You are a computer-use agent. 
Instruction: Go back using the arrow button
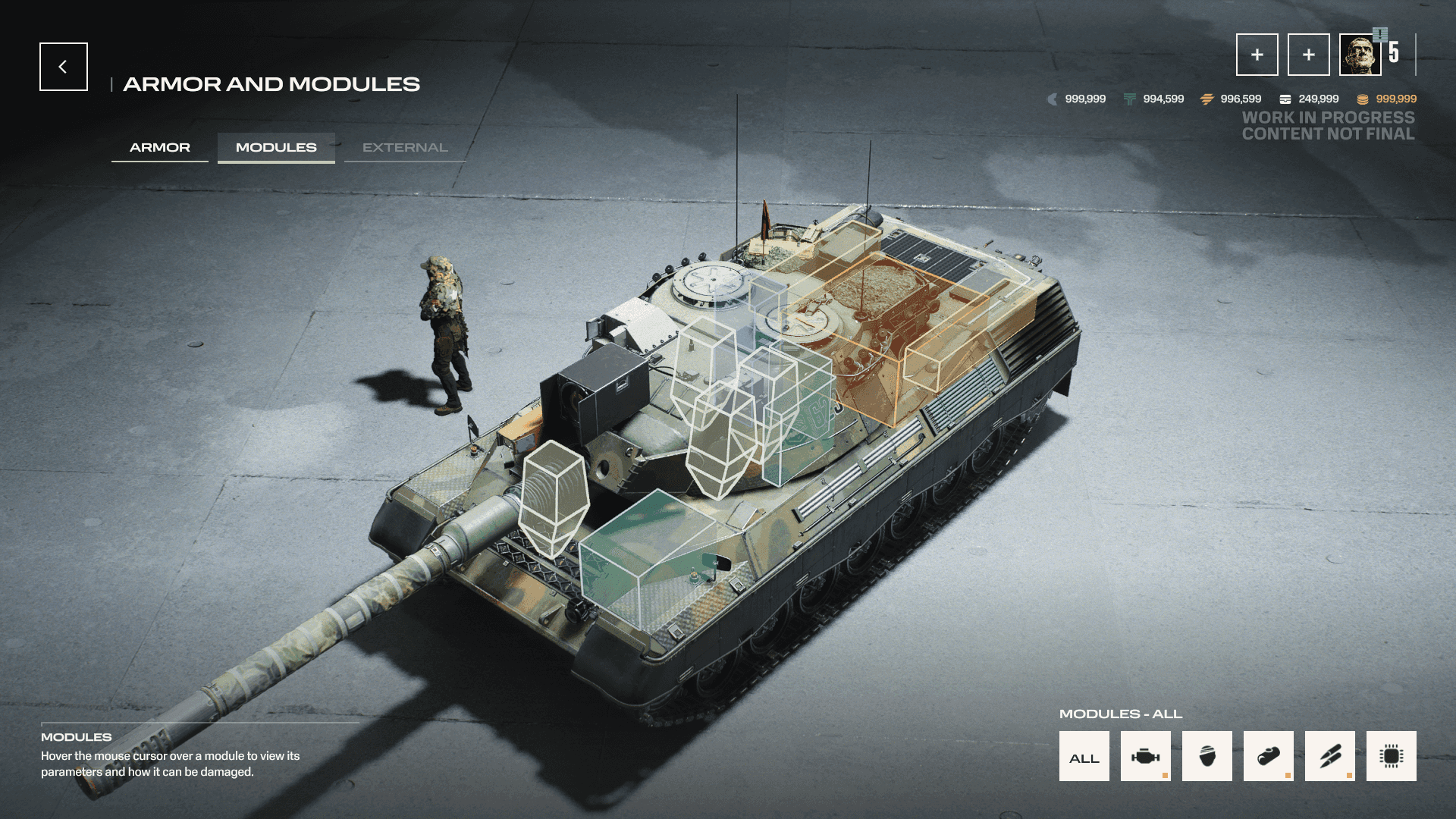click(64, 67)
